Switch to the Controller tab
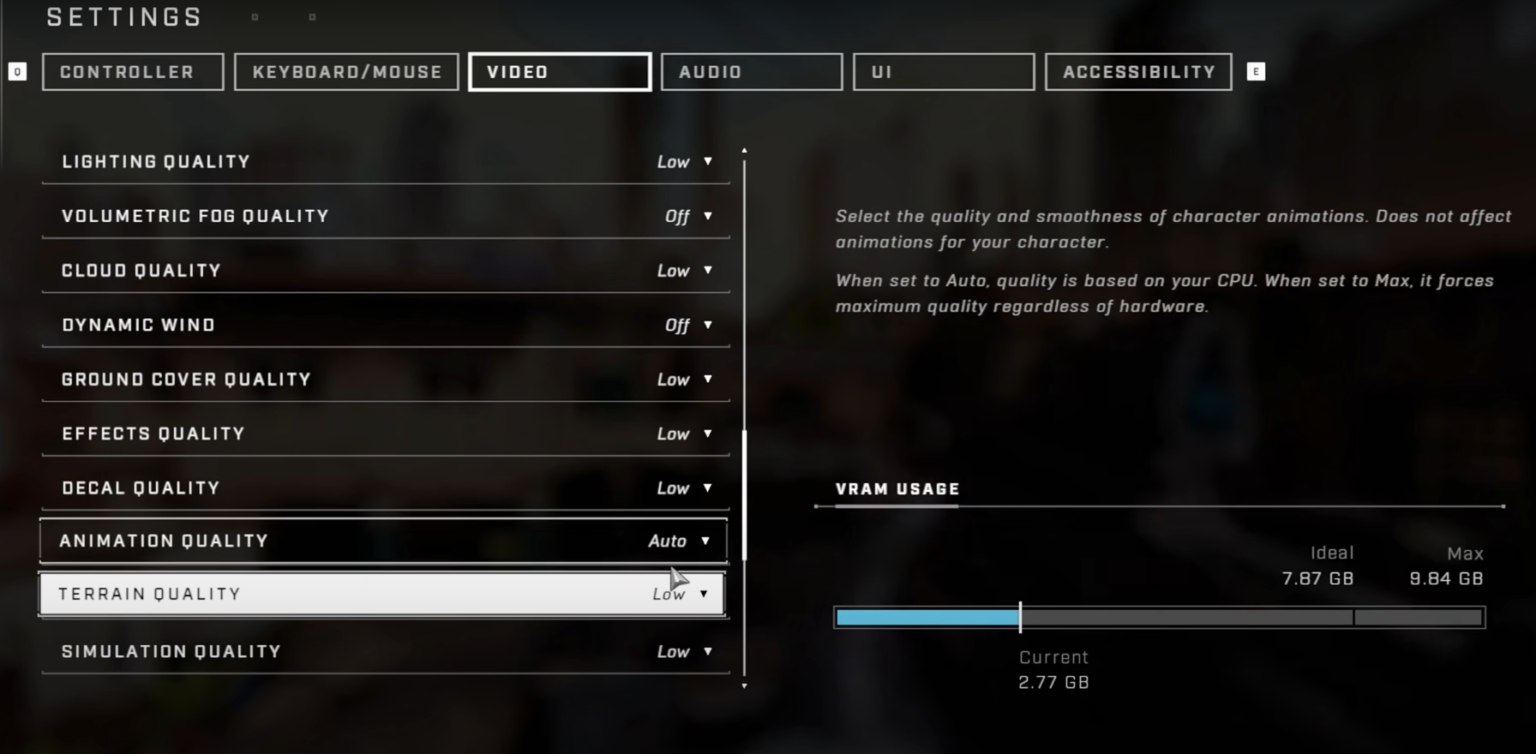The width and height of the screenshot is (1536, 754). (132, 71)
